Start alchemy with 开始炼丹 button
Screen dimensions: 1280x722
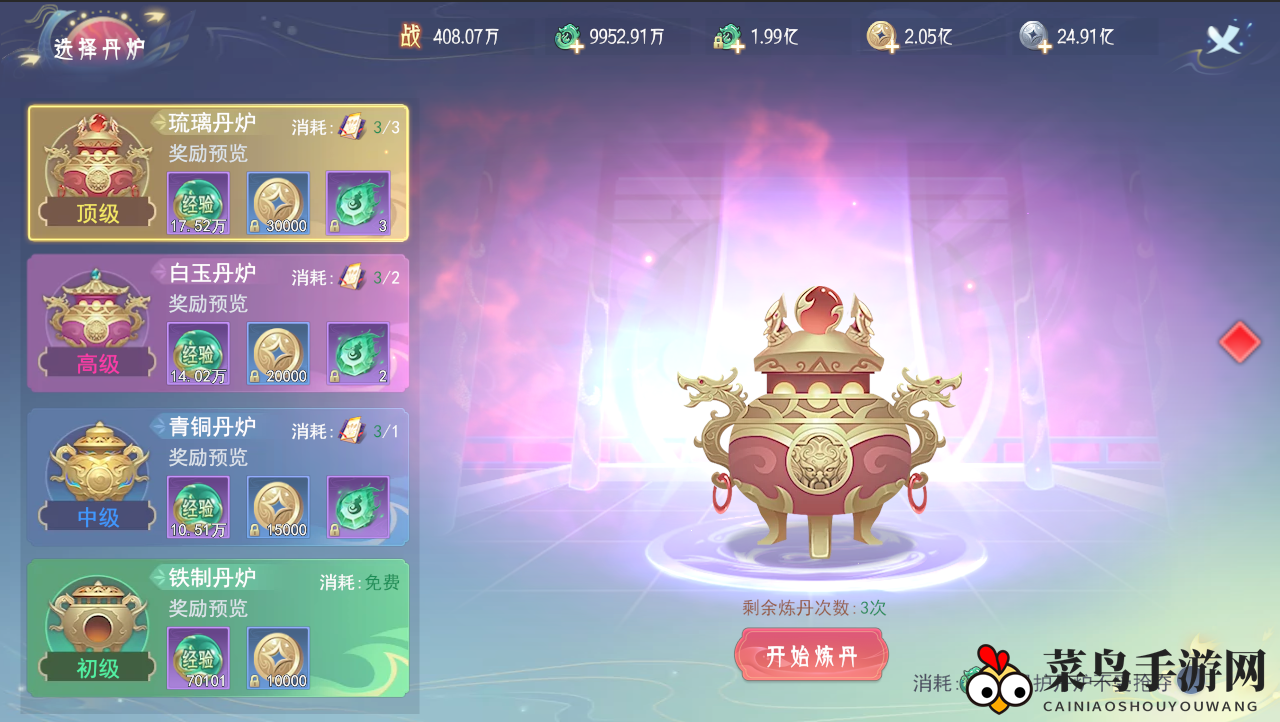click(x=811, y=656)
